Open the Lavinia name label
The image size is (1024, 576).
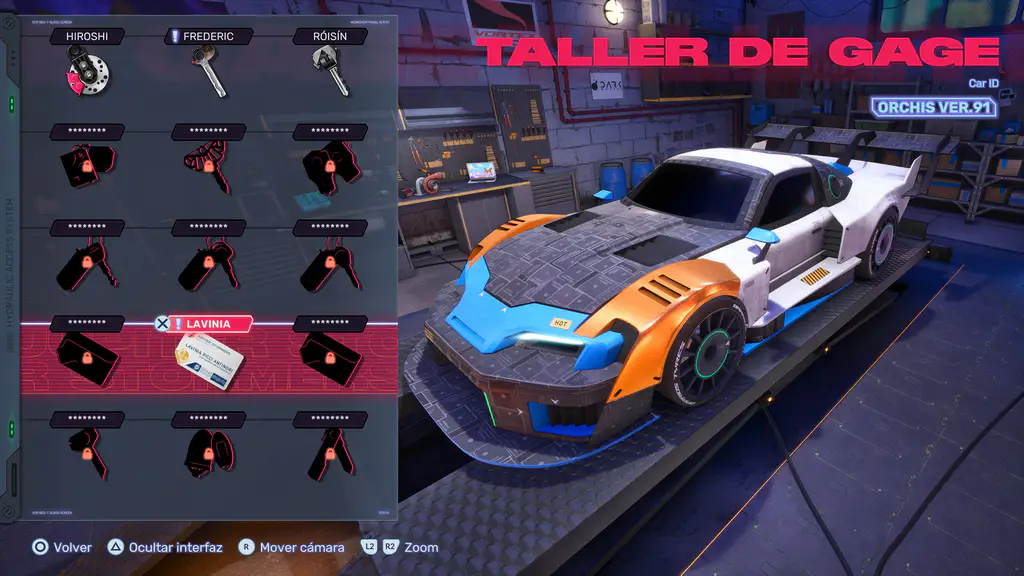pyautogui.click(x=208, y=324)
